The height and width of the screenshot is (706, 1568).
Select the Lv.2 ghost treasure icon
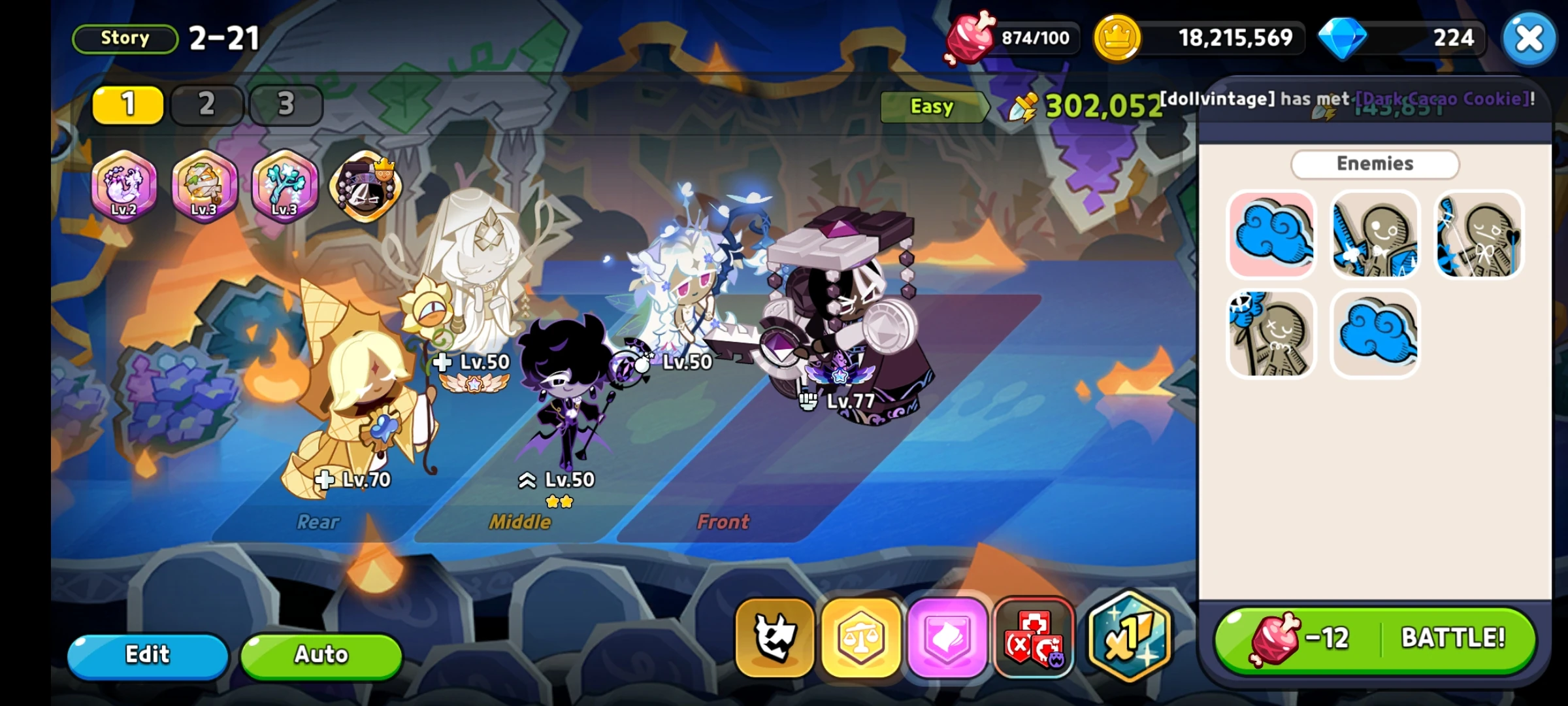point(123,188)
